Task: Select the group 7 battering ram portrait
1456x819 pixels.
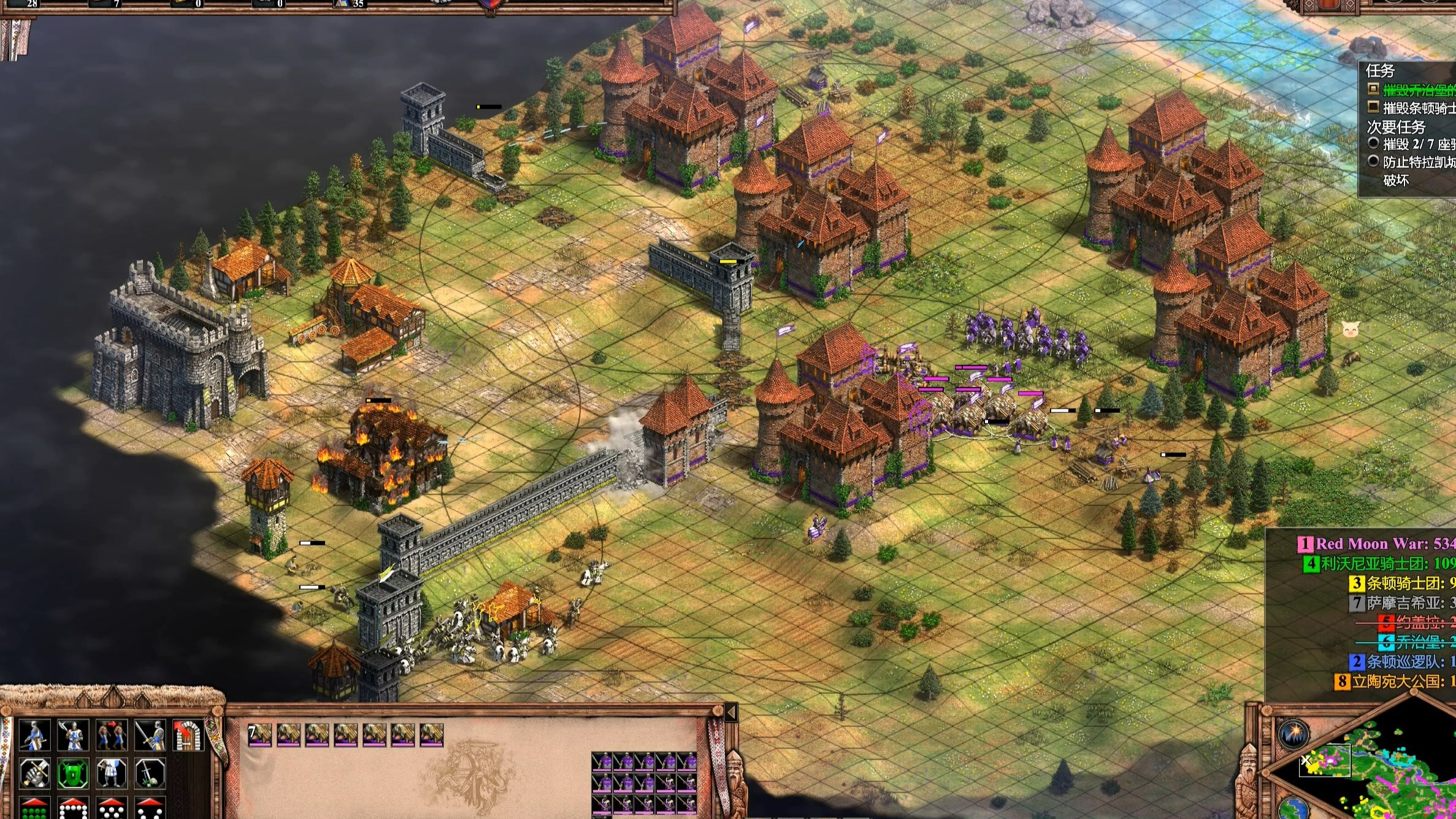Action: coord(260,734)
